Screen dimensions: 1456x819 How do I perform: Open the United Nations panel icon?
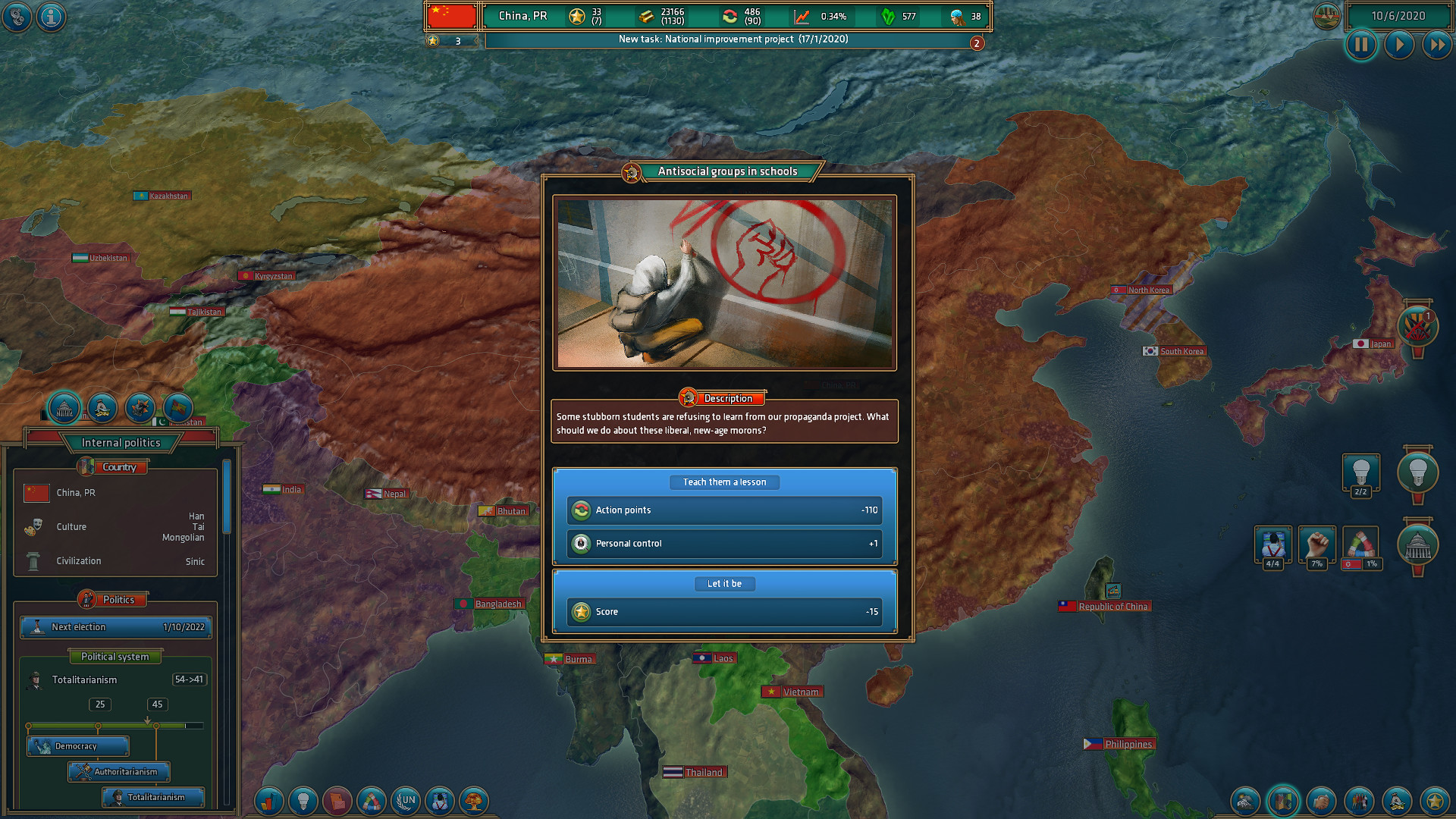coord(405,801)
